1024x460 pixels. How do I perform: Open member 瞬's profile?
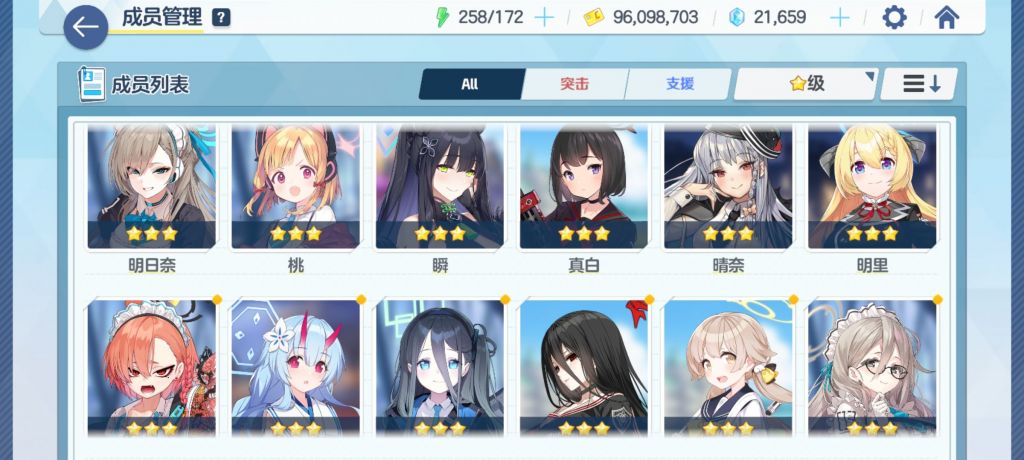pos(439,190)
